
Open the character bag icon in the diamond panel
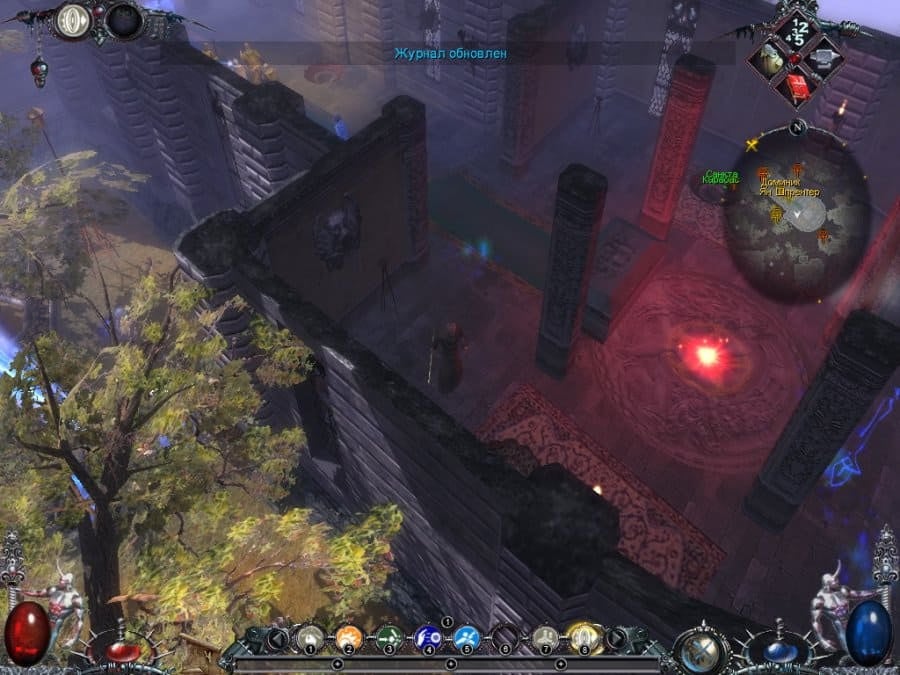pos(771,60)
